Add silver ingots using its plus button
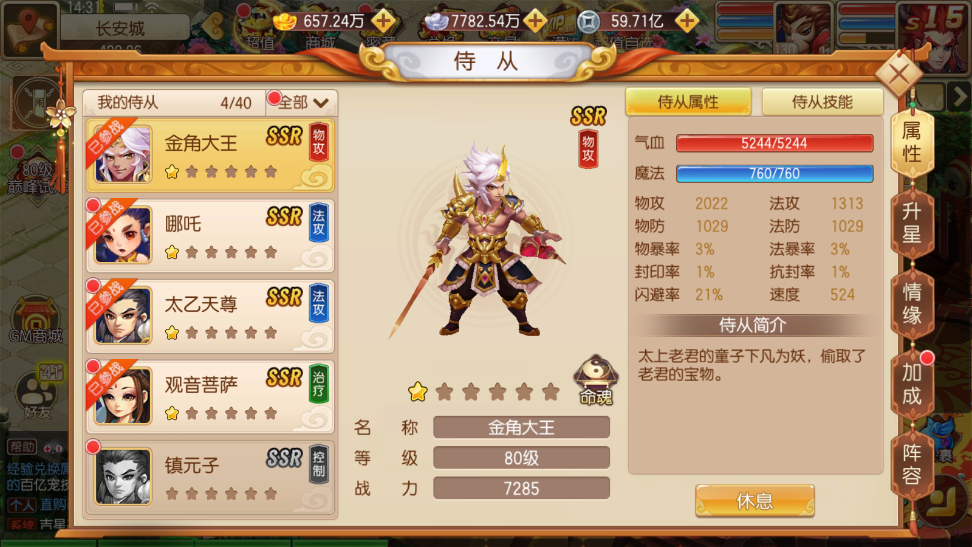The height and width of the screenshot is (547, 972). tap(535, 20)
